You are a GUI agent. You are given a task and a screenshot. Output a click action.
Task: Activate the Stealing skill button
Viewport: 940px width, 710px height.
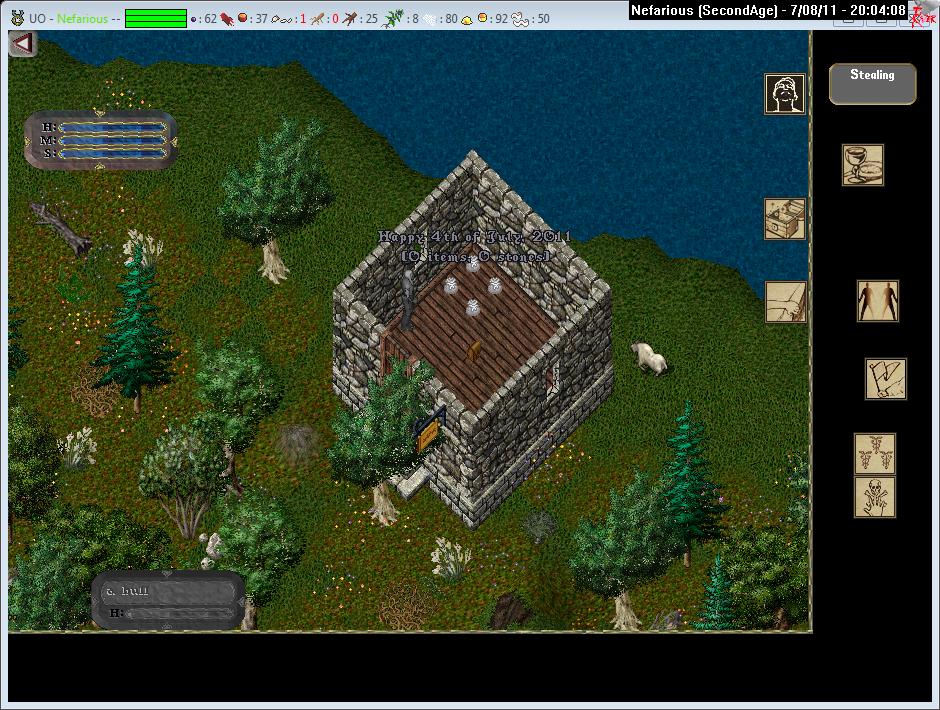872,84
